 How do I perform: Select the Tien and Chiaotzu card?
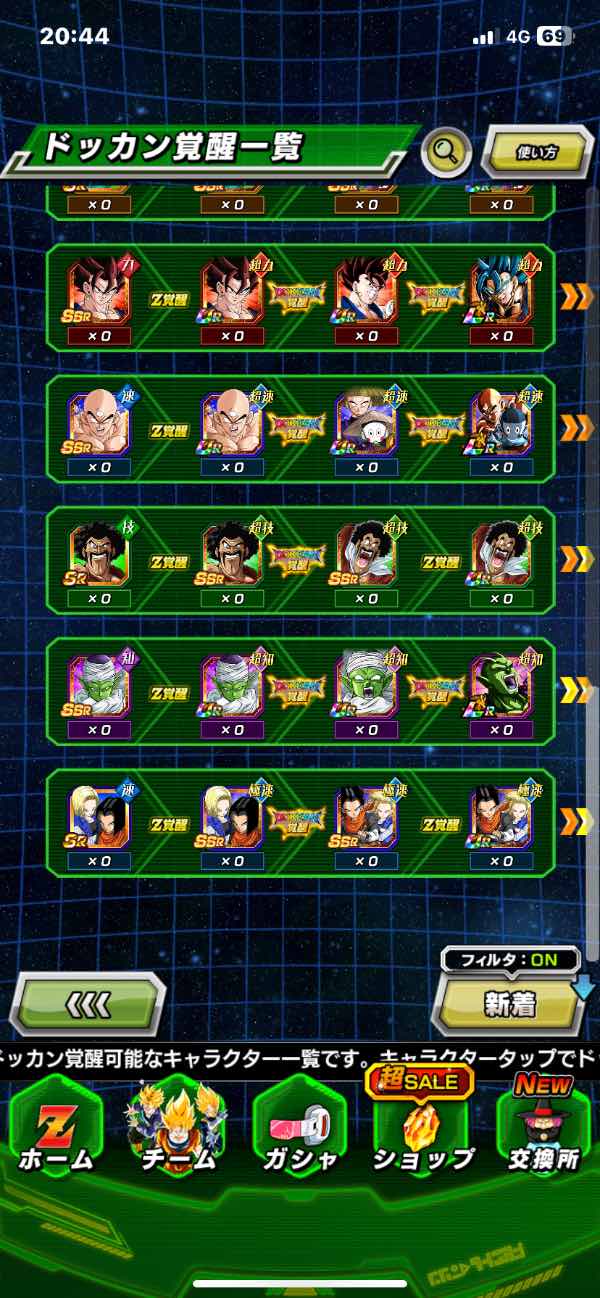tap(366, 420)
